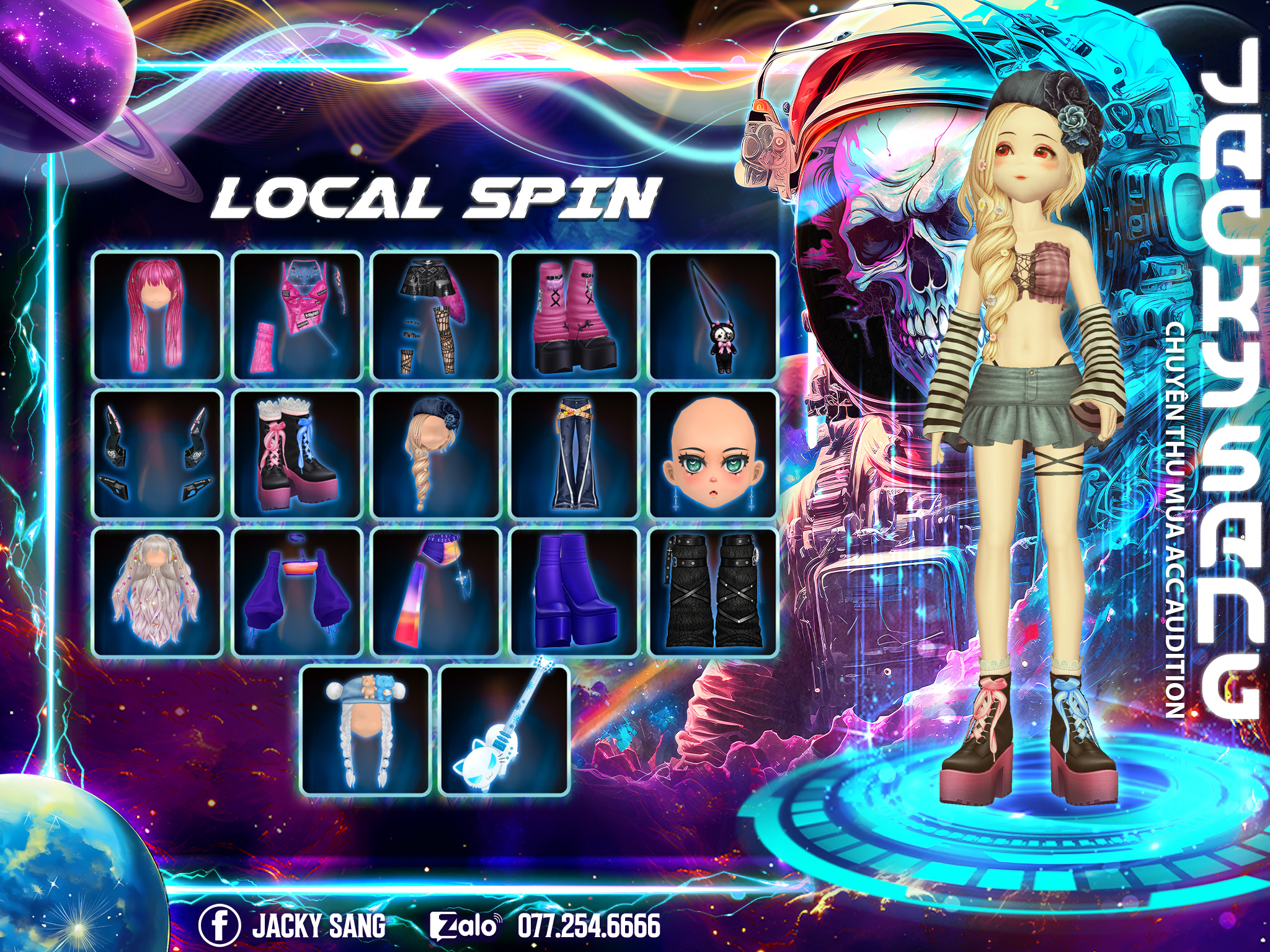This screenshot has width=1270, height=952.
Task: Select the flared blue jeans tile
Action: (575, 454)
